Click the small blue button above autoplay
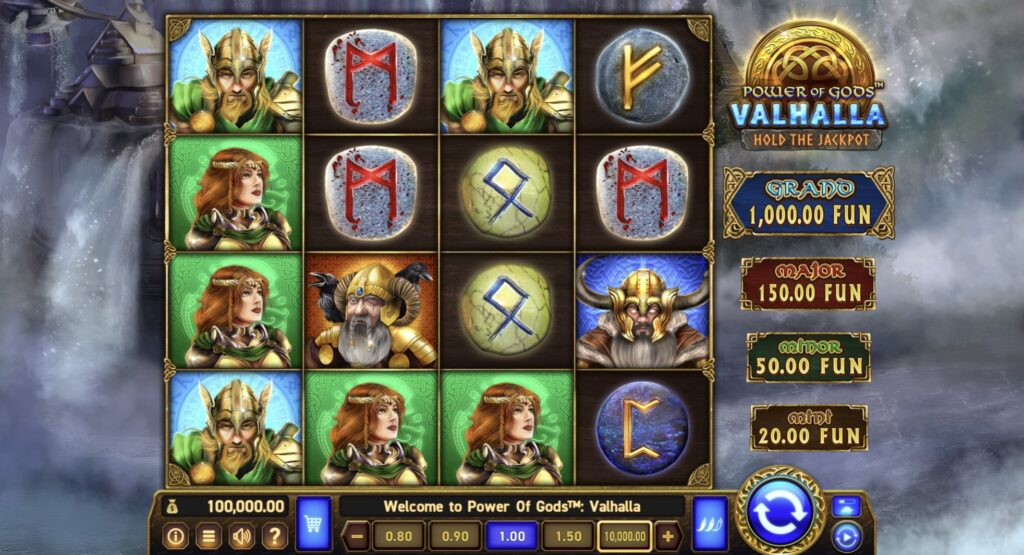1024x555 pixels. 846,506
